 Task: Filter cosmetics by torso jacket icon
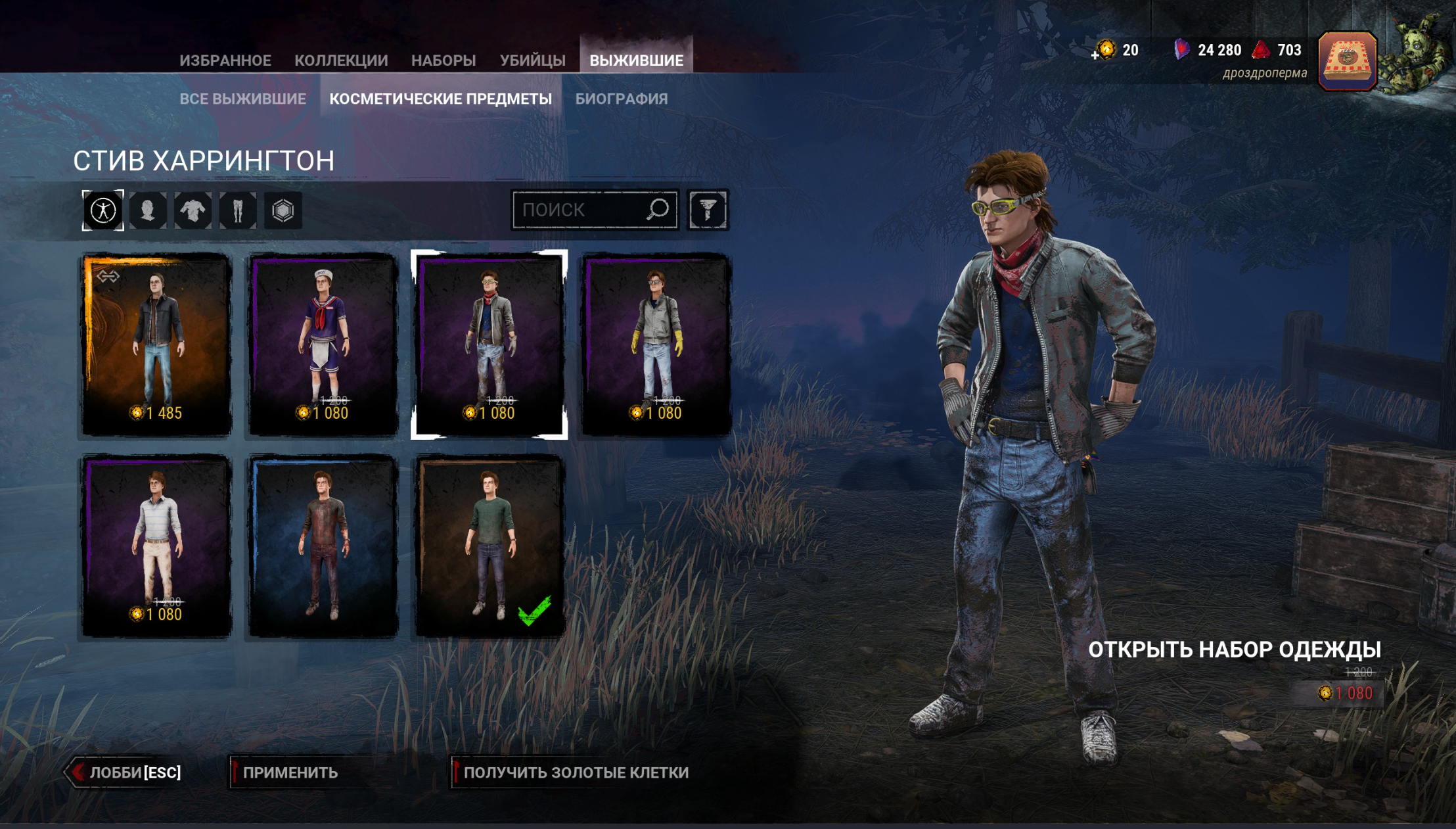pyautogui.click(x=193, y=210)
